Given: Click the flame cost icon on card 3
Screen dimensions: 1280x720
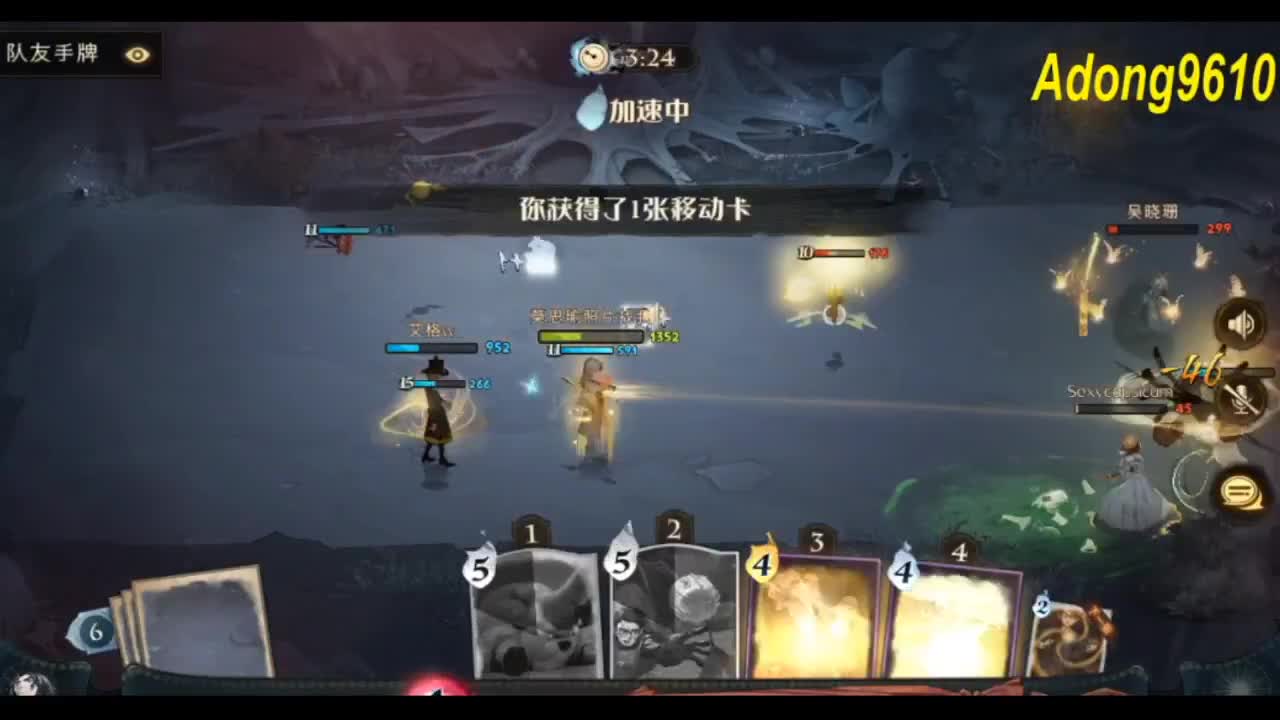Looking at the screenshot, I should pos(760,565).
